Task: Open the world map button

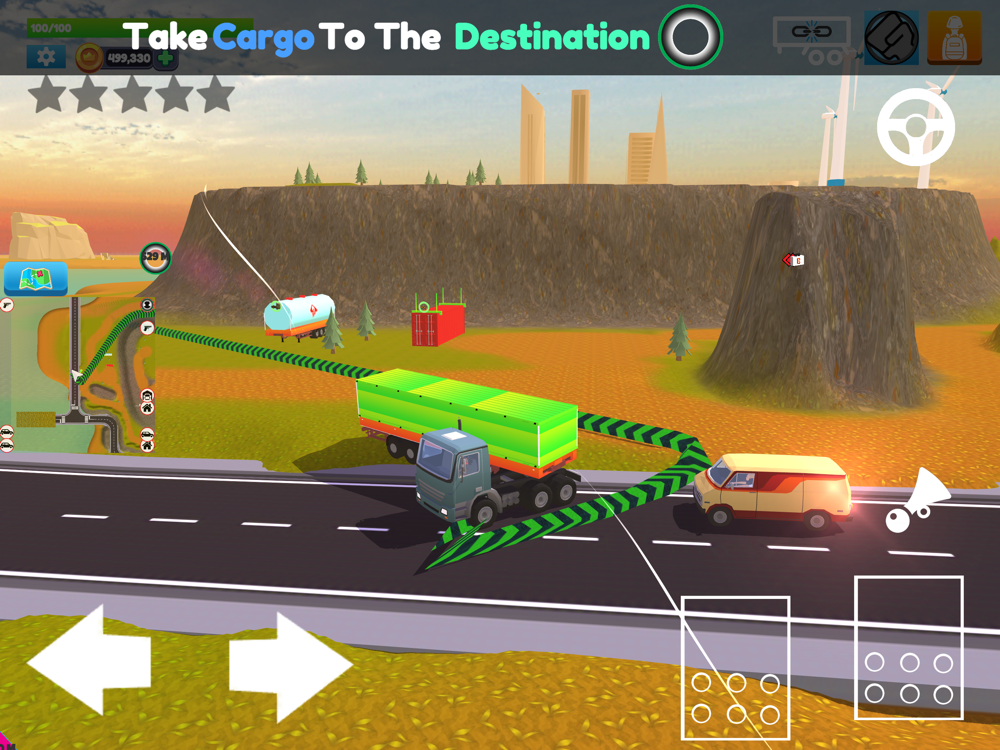Action: [x=36, y=279]
